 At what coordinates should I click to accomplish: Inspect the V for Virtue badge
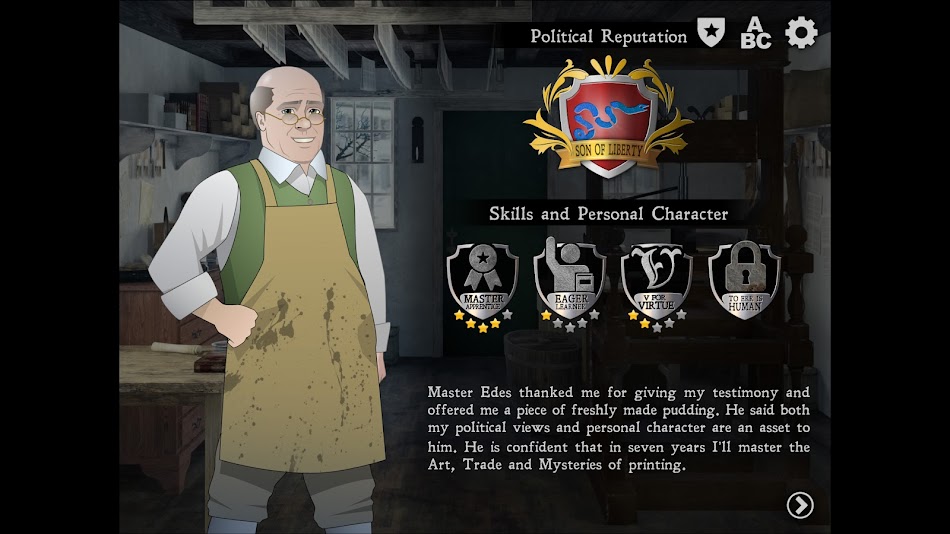click(657, 282)
